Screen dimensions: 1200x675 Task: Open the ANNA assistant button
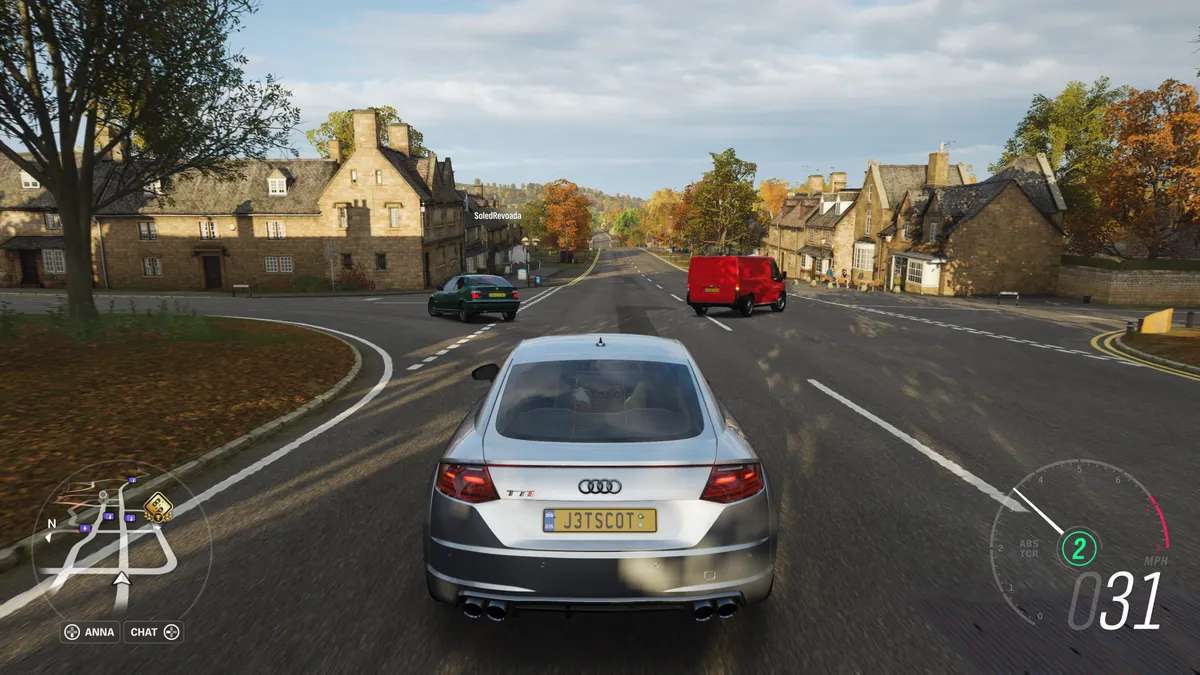(90, 632)
